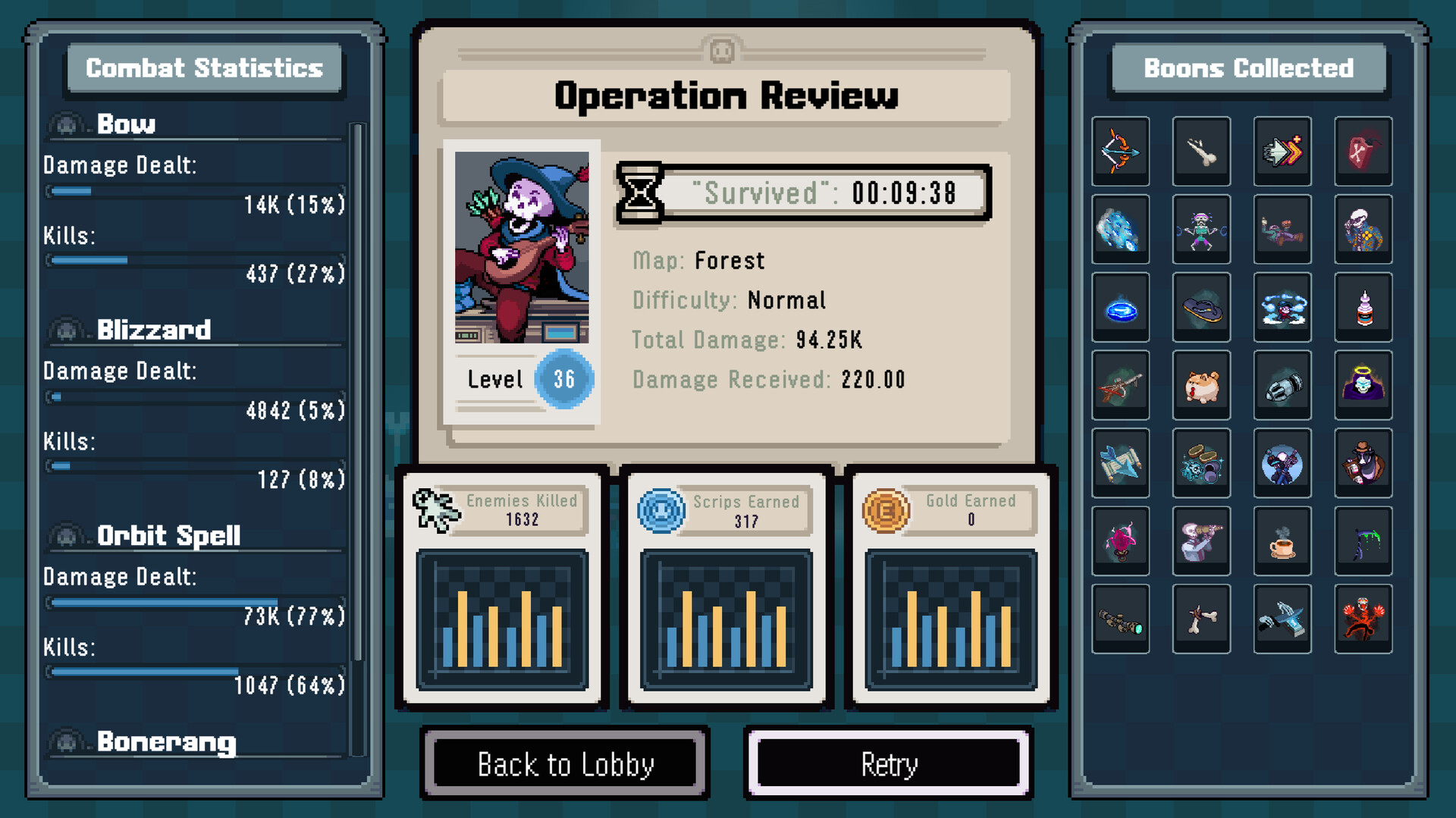This screenshot has height=818, width=1456.
Task: Choose the haloed skull reaper boon
Action: tap(1363, 385)
